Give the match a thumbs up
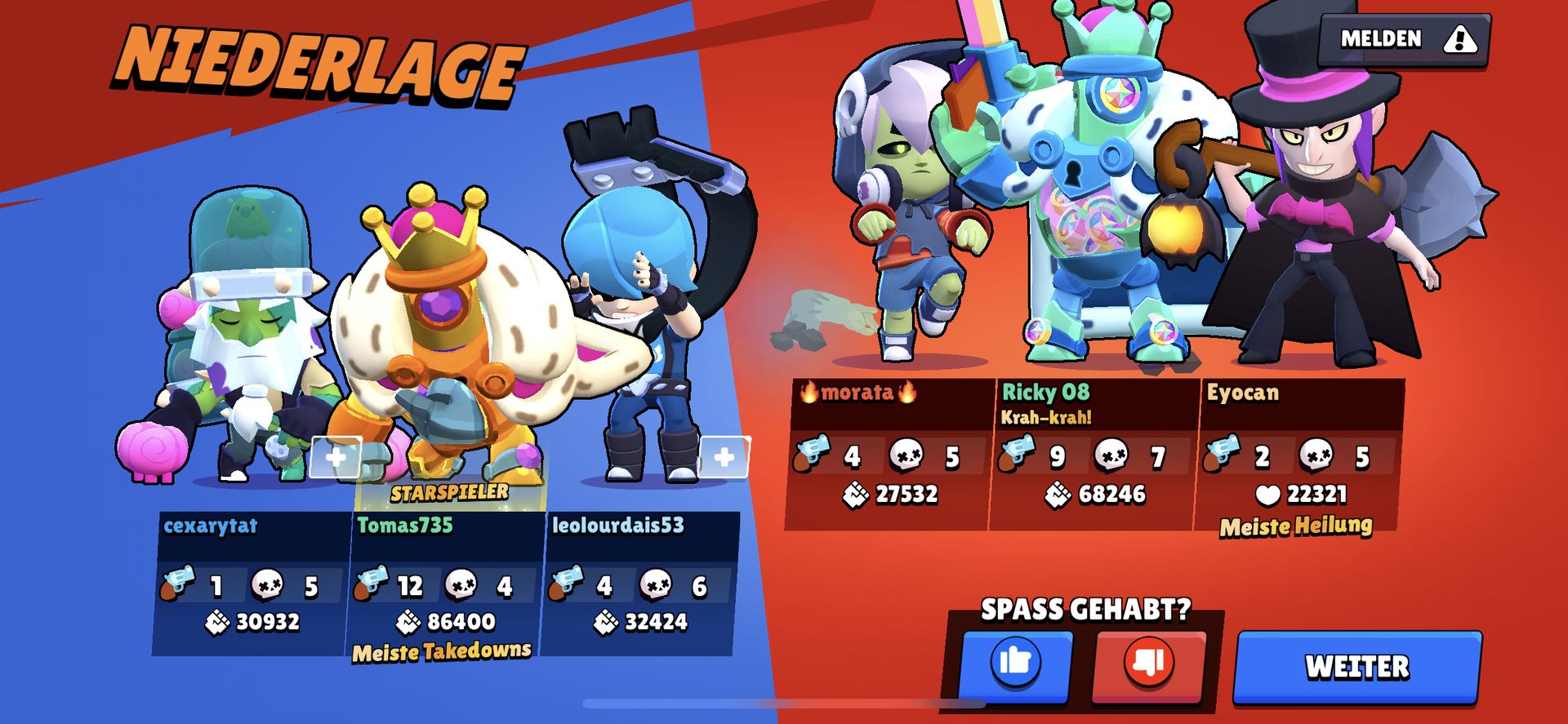Image resolution: width=1568 pixels, height=724 pixels. 1015,664
